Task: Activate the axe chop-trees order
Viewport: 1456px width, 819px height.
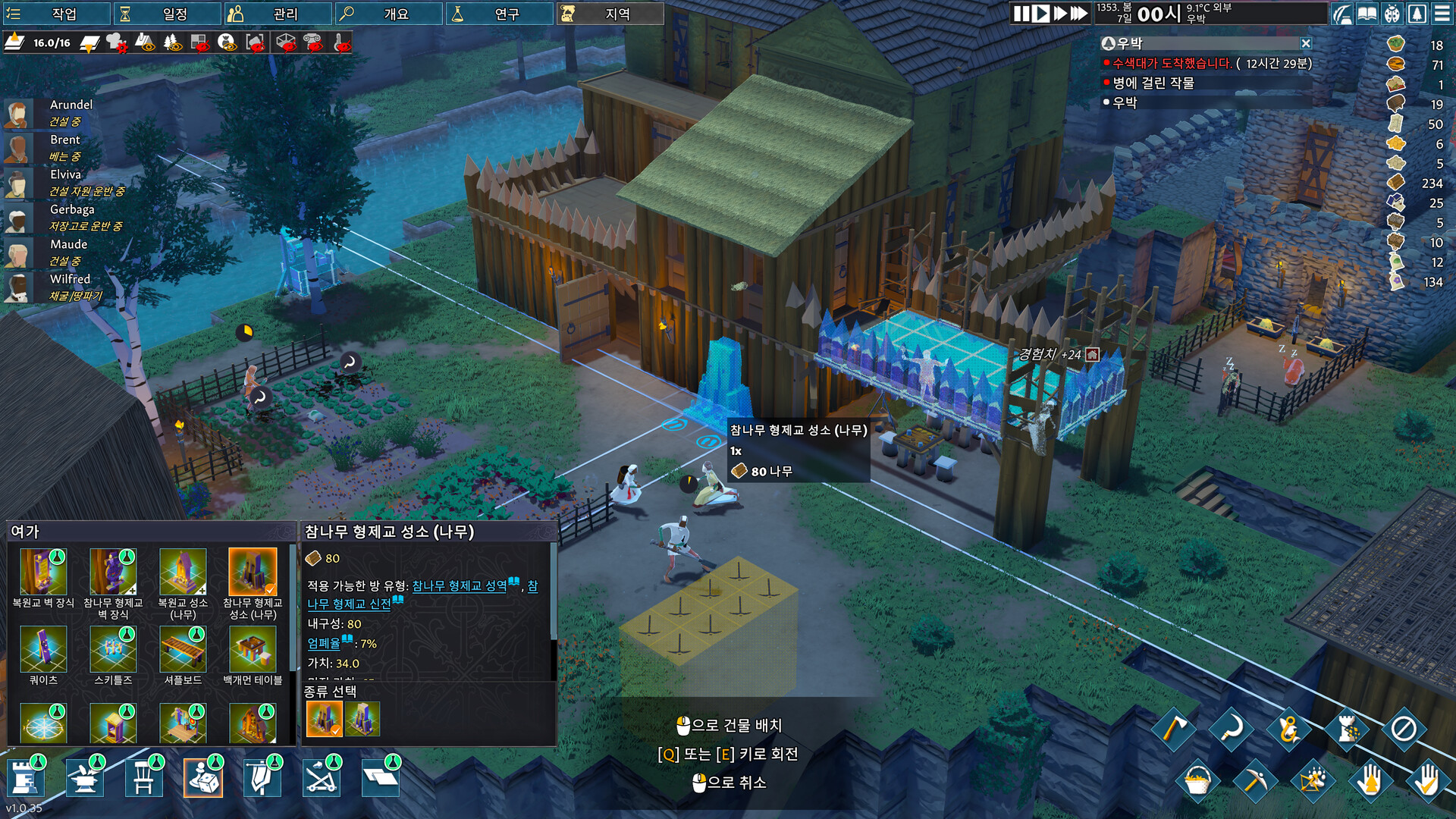Action: 1173,730
